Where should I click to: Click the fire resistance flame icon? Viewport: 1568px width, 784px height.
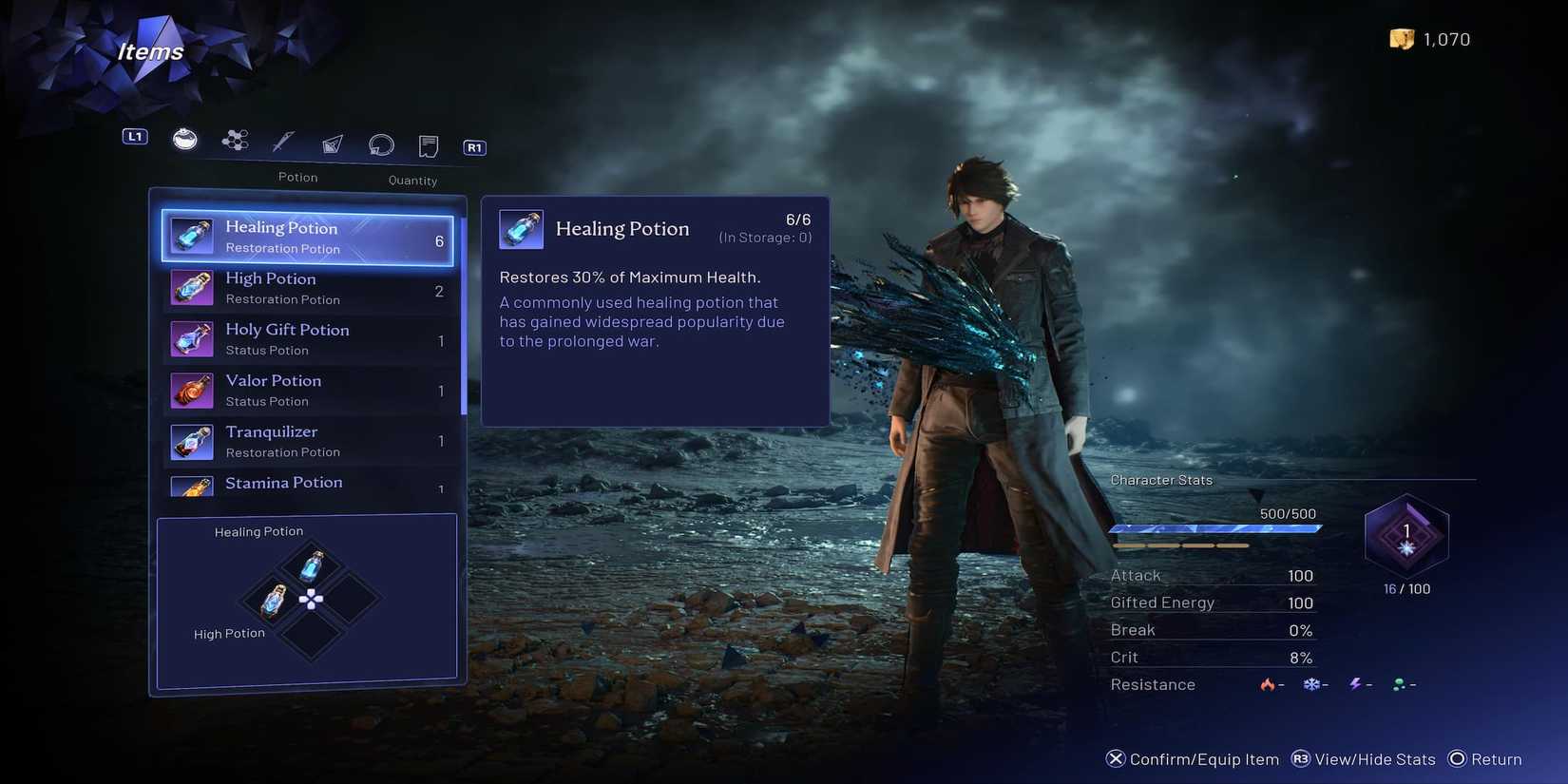coord(1268,684)
